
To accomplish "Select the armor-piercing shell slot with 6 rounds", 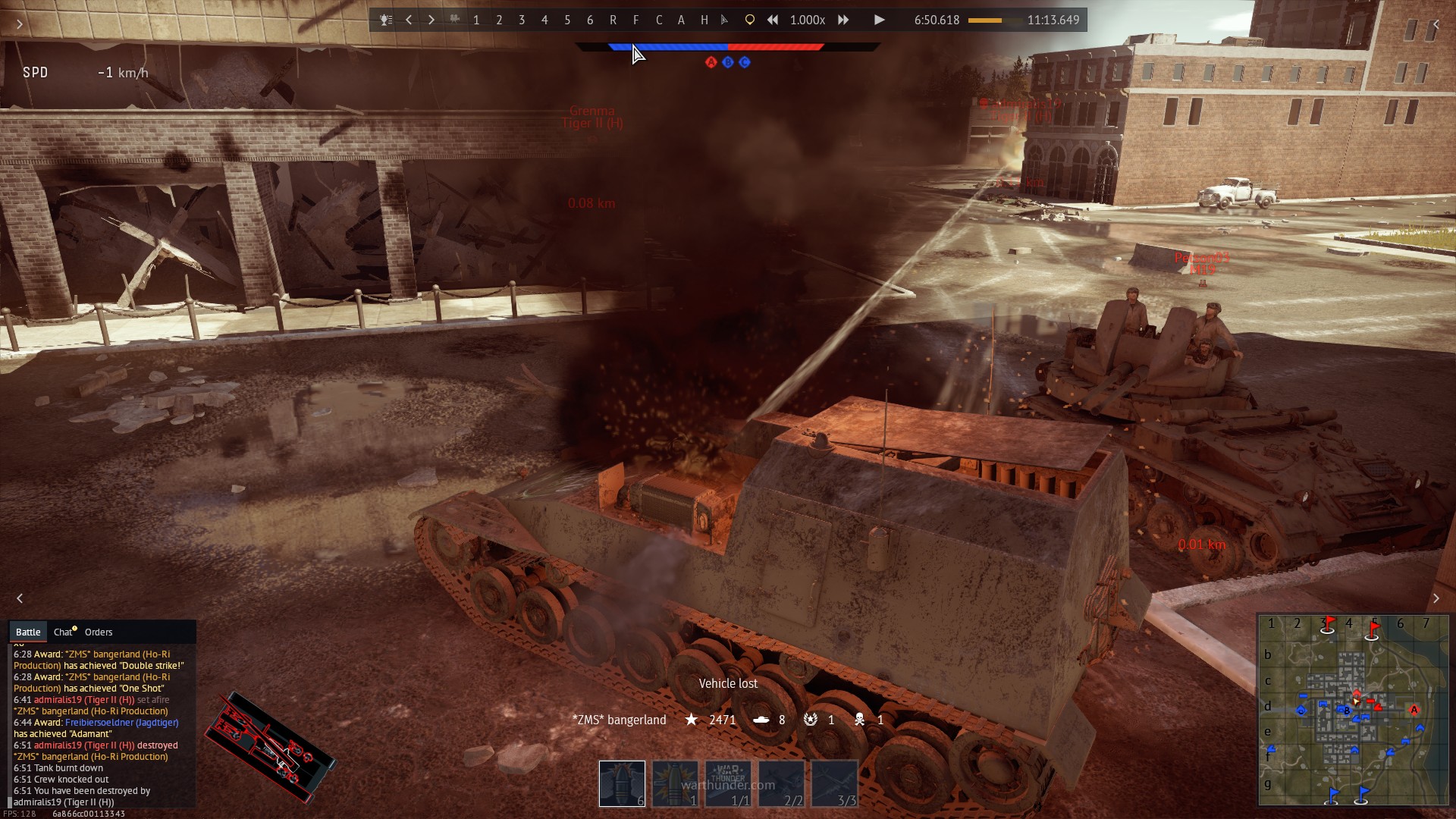I will point(622,783).
